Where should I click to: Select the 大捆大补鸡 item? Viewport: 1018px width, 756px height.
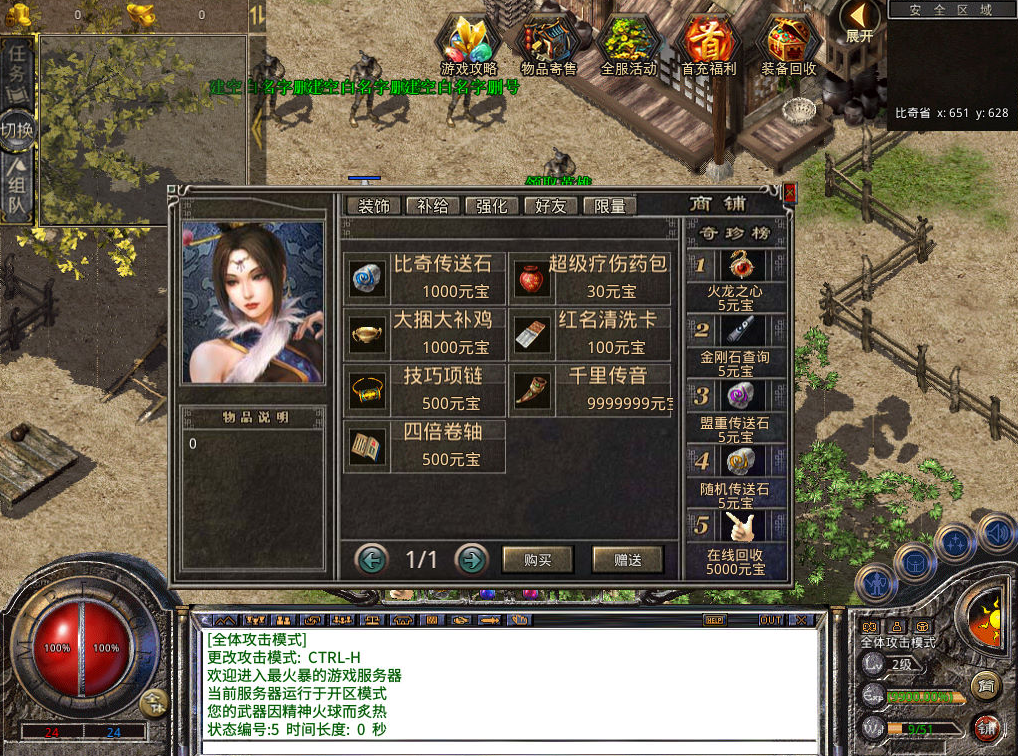tap(425, 334)
